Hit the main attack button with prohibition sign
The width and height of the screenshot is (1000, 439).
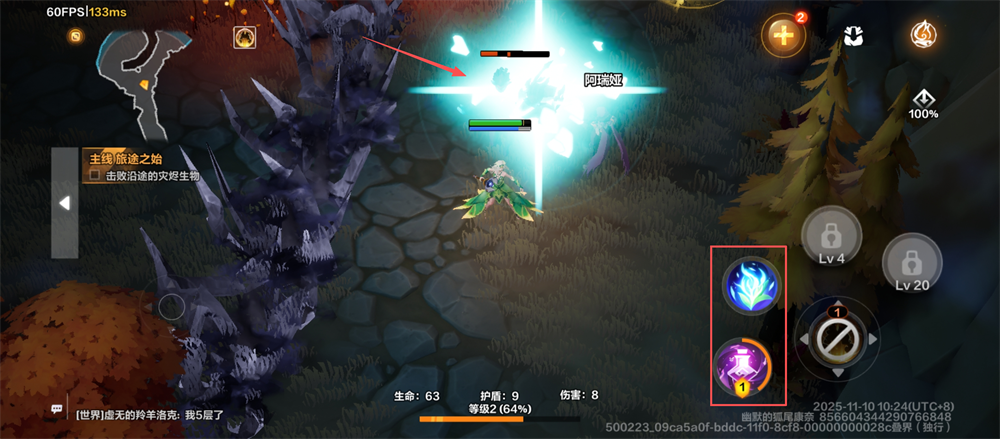[835, 340]
